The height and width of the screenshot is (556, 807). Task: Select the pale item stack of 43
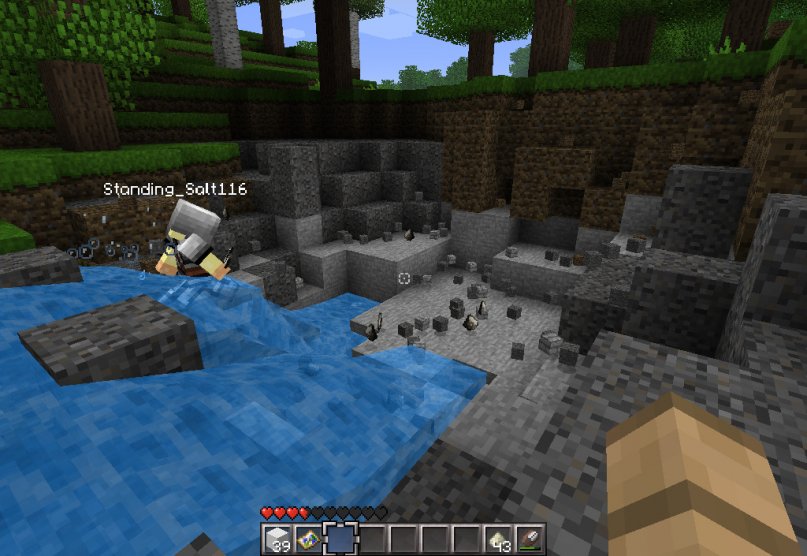(498, 539)
